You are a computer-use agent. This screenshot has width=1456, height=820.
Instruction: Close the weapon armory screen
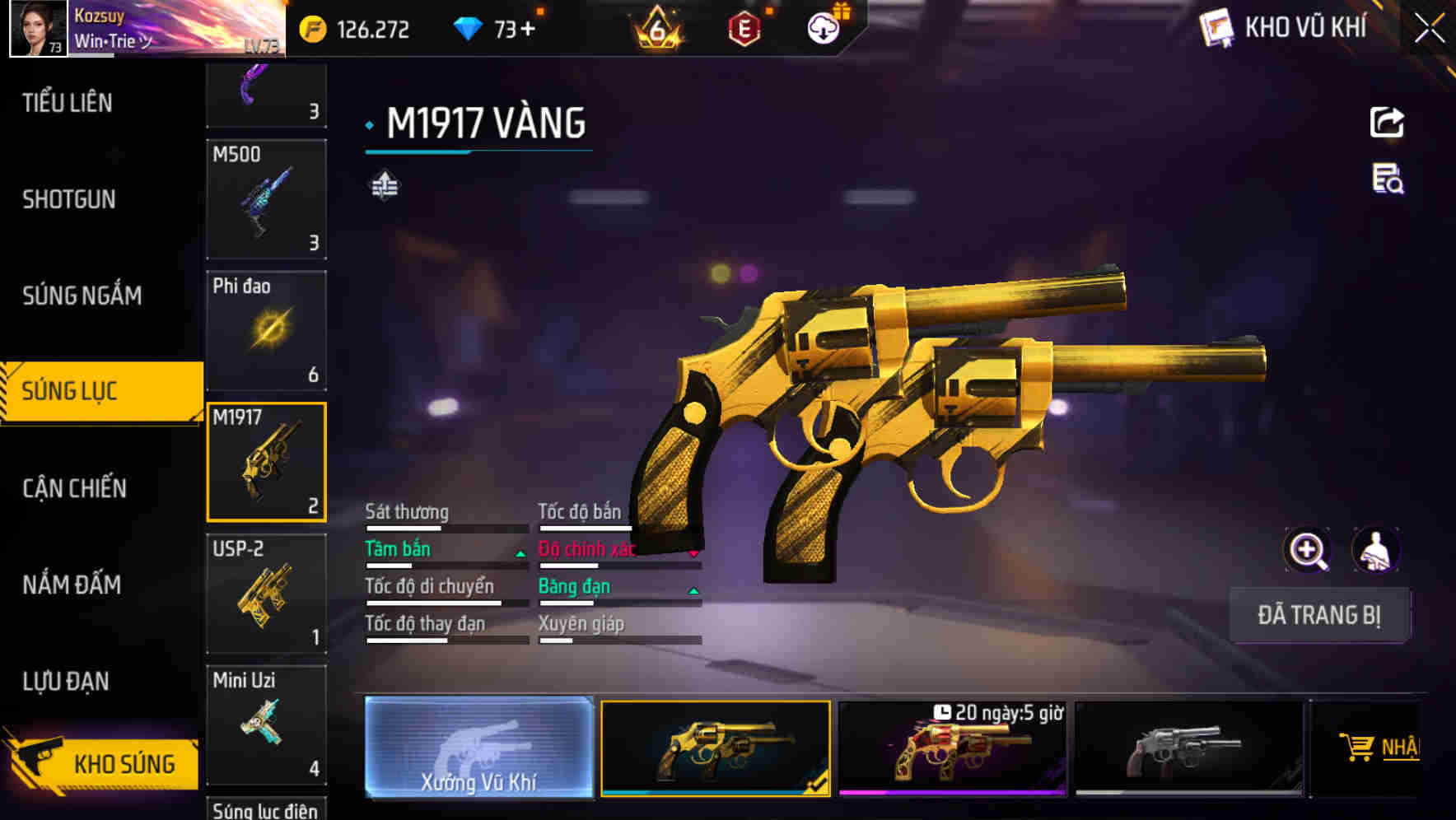coord(1430,28)
